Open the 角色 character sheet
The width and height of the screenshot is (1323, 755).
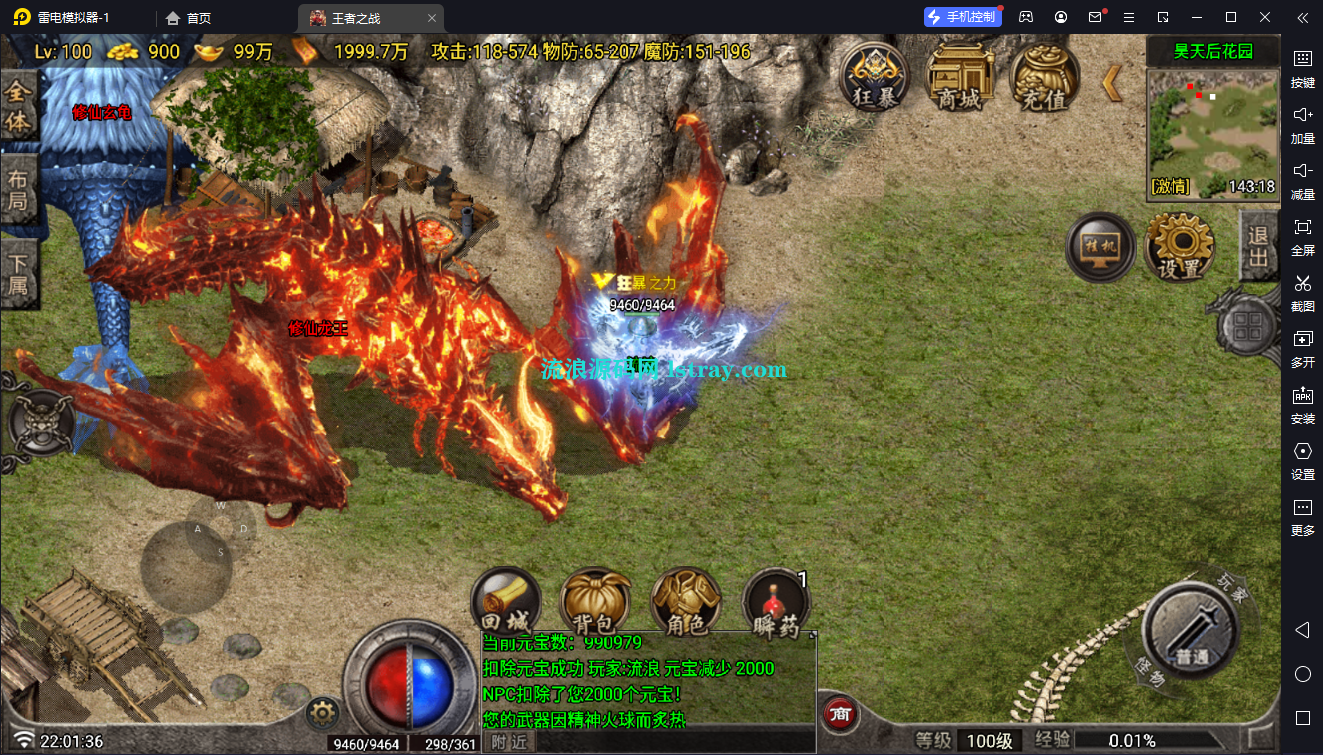[686, 602]
